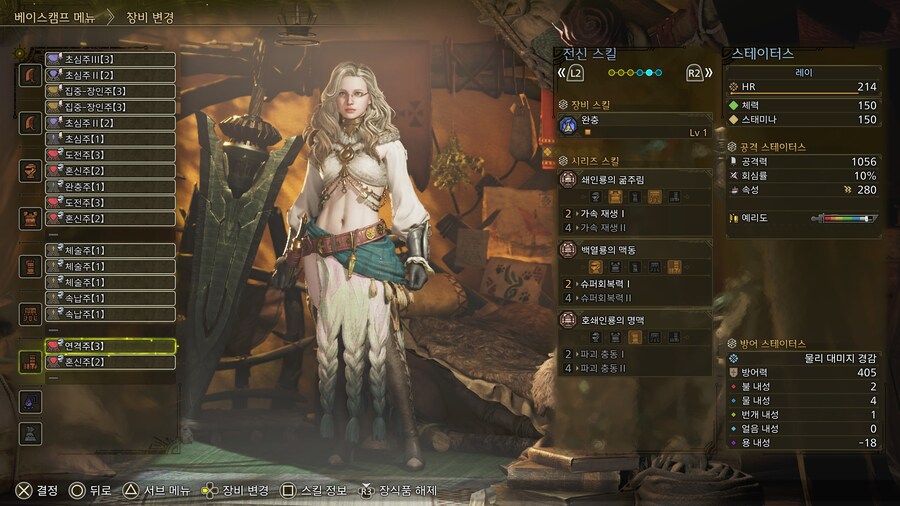The height and width of the screenshot is (506, 900).
Task: Select the highlighted leg armor icon
Action: pos(30,362)
